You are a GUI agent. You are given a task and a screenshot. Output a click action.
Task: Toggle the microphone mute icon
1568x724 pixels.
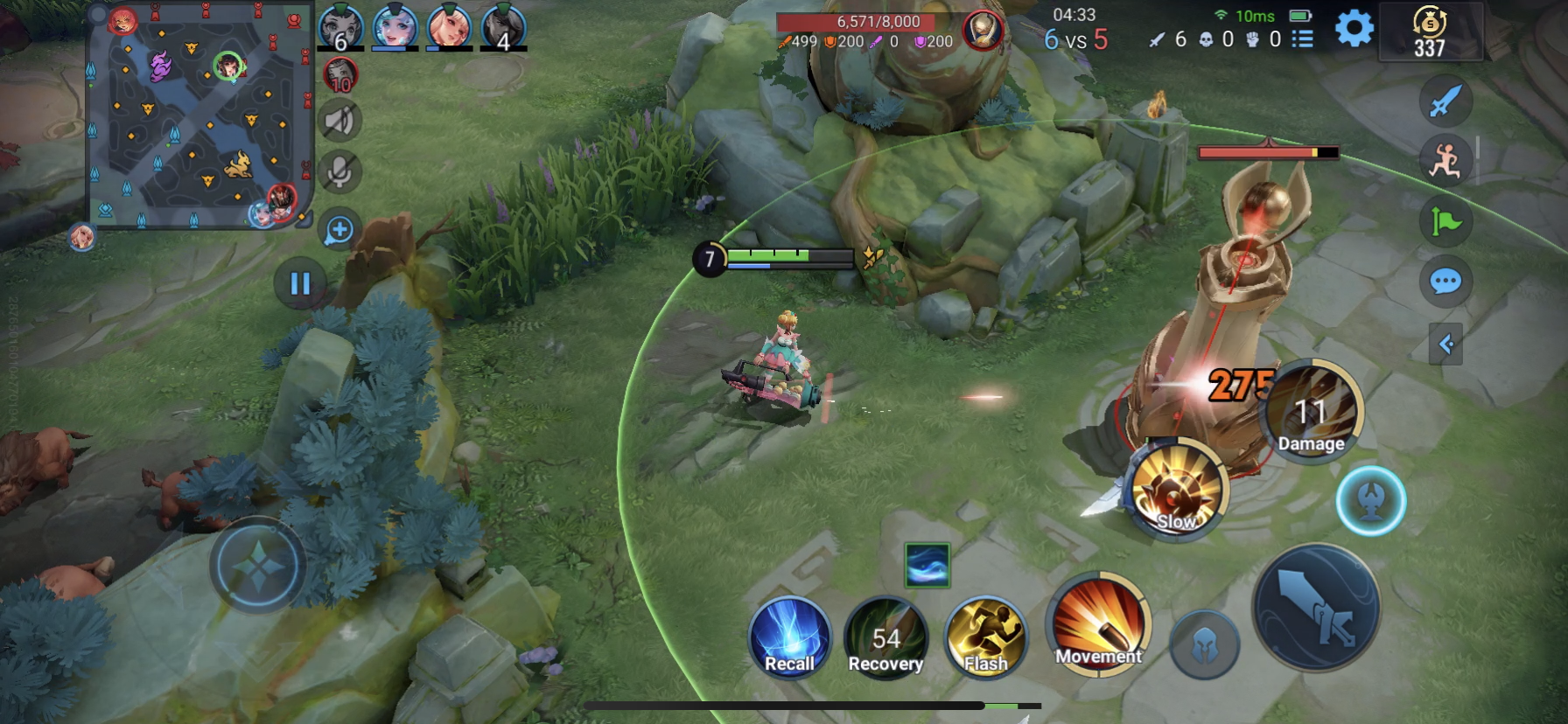[339, 172]
